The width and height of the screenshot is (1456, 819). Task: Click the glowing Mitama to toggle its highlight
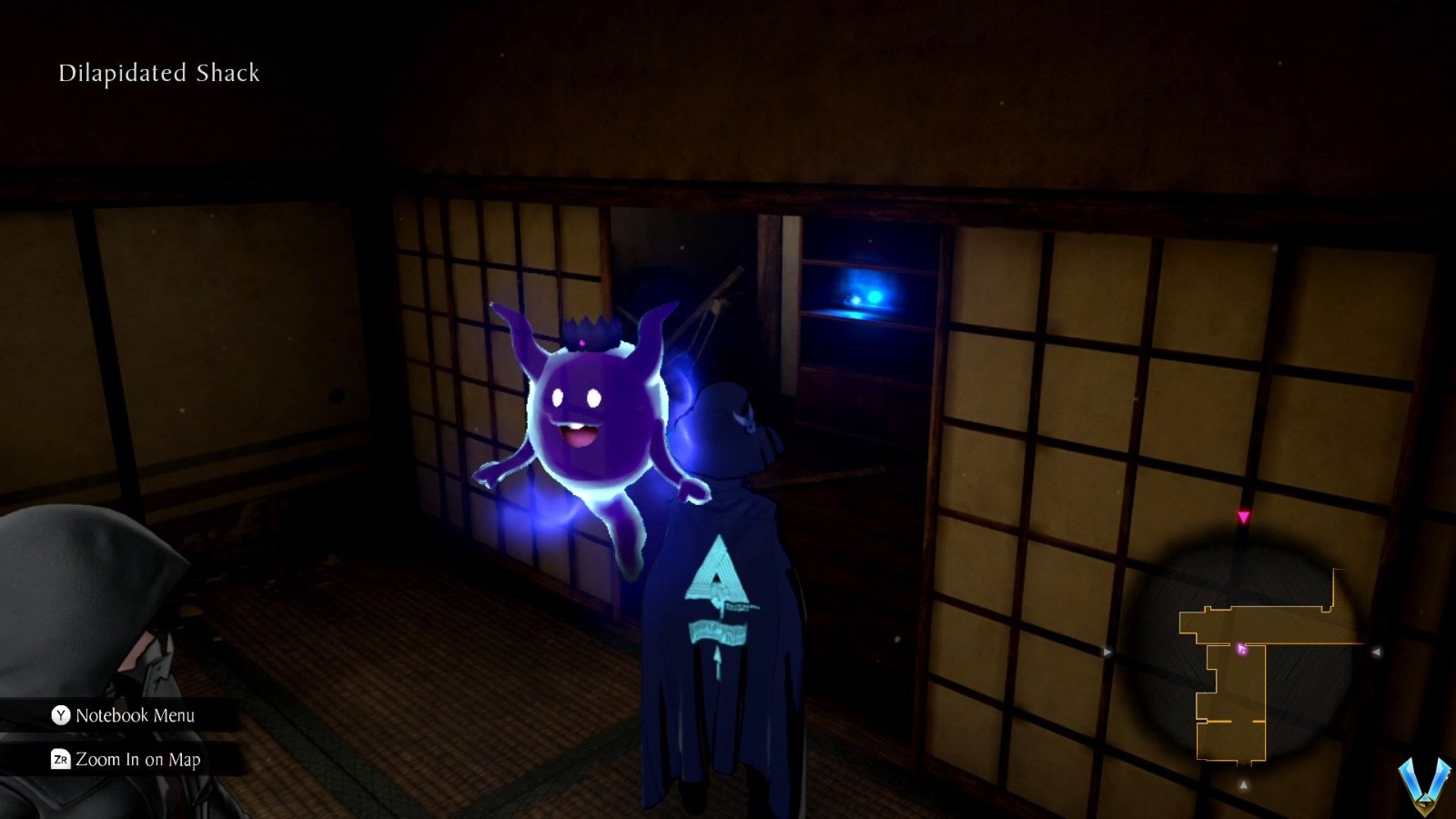click(591, 419)
